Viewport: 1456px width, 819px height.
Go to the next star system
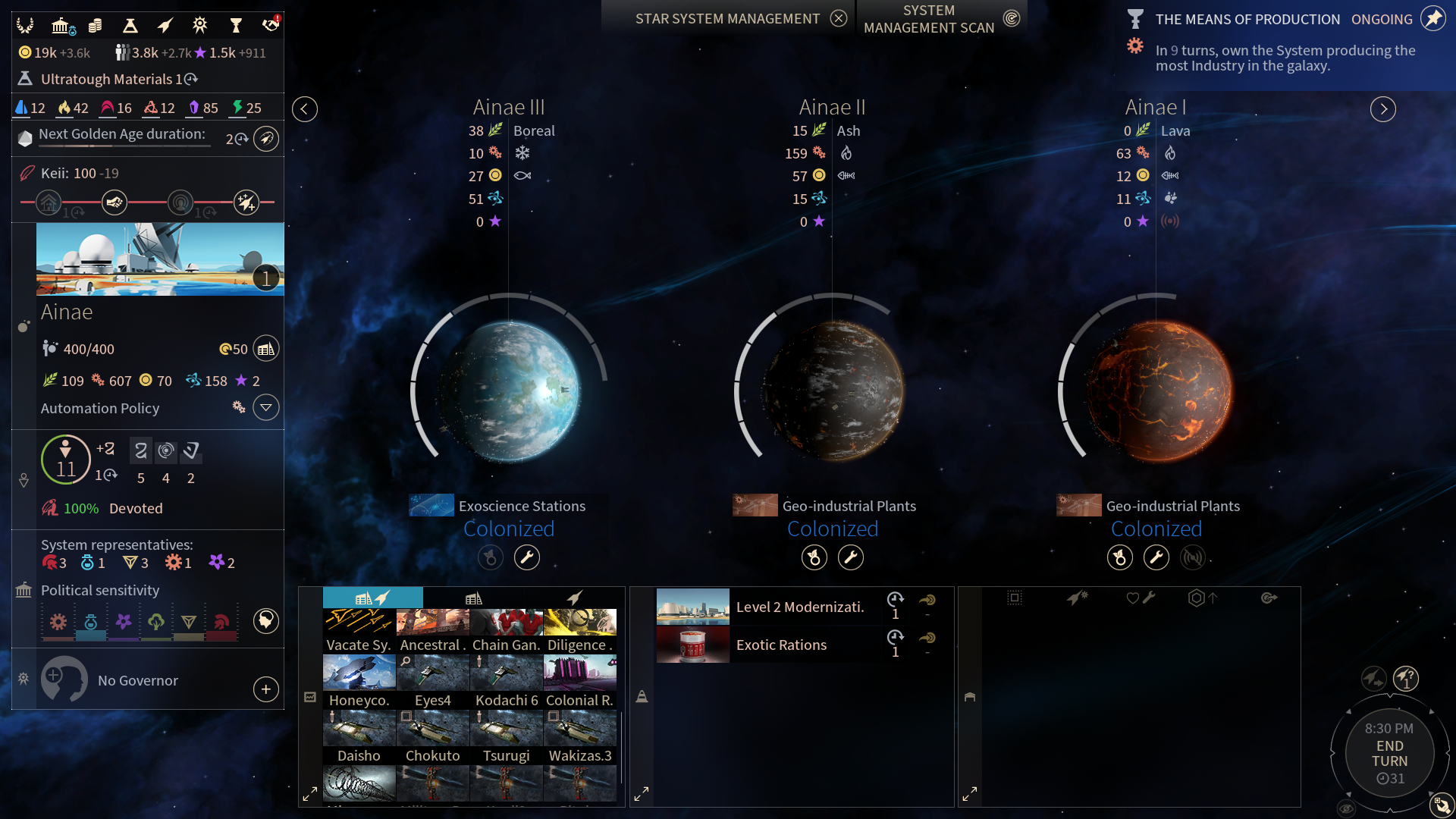click(x=1383, y=109)
